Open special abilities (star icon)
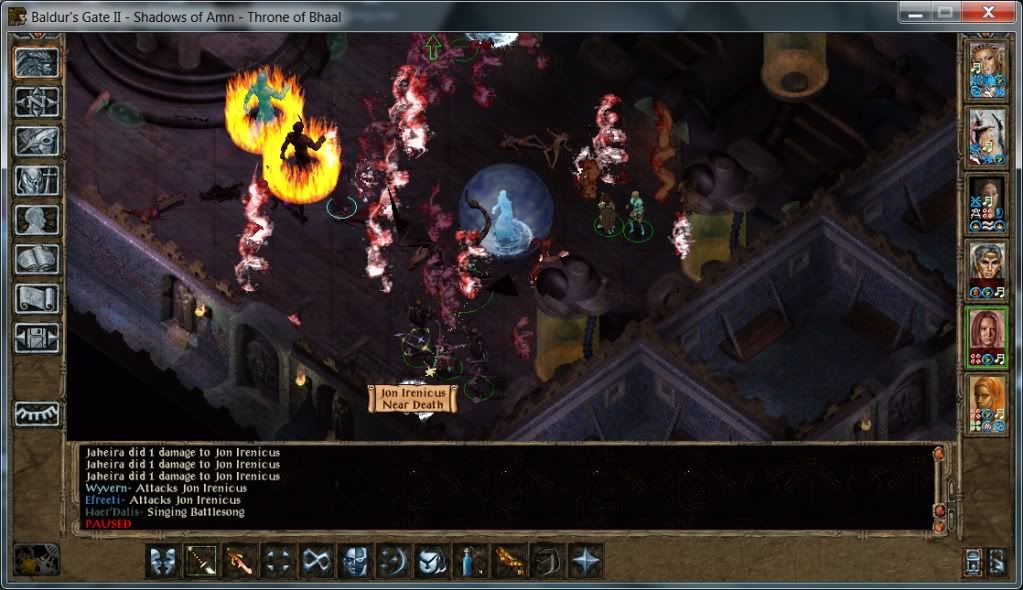 586,561
